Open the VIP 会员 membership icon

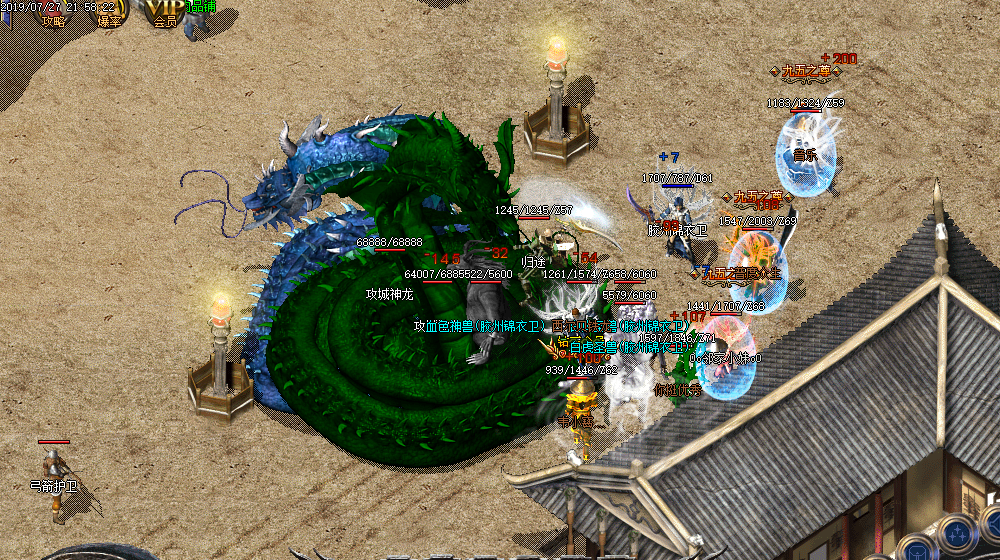(x=165, y=13)
